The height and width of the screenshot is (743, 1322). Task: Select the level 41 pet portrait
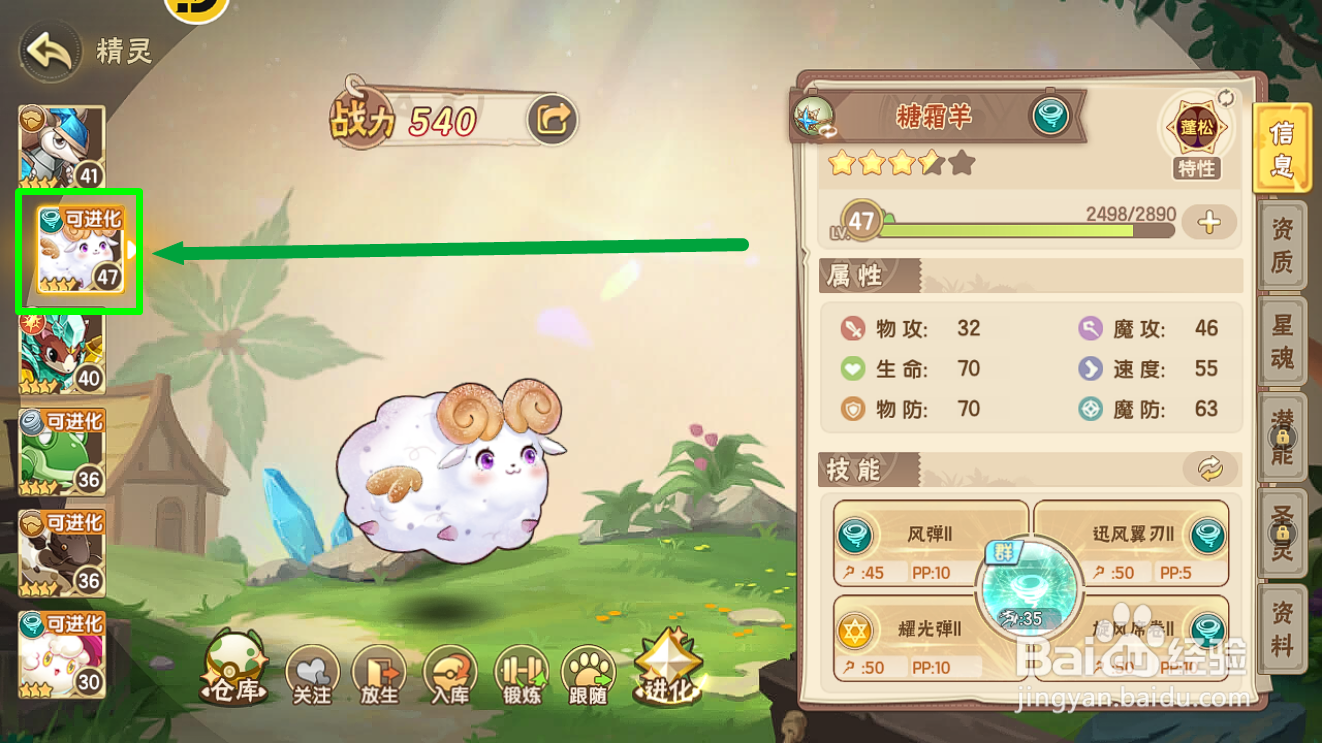[62, 145]
